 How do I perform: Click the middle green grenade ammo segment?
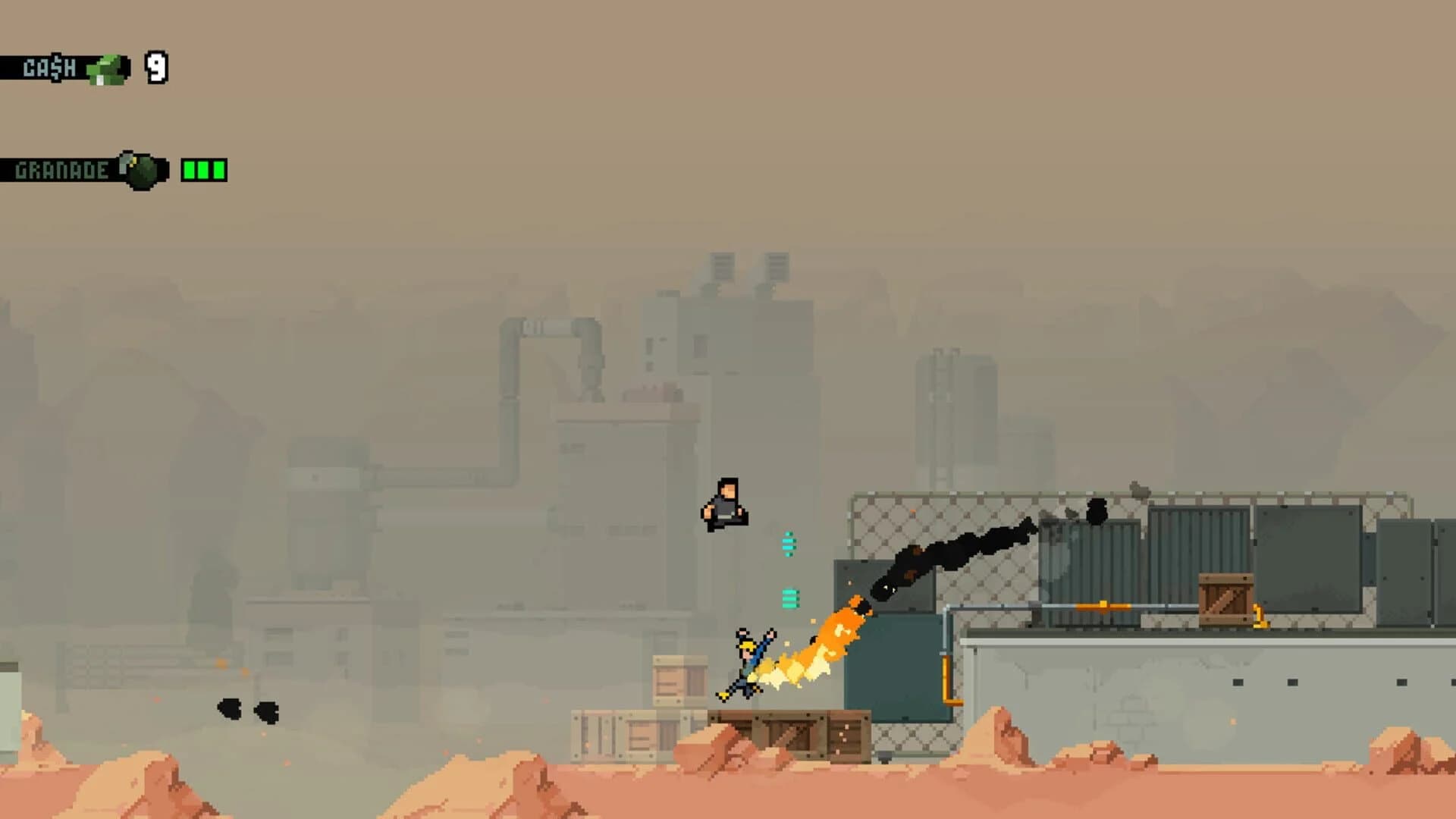click(x=203, y=170)
